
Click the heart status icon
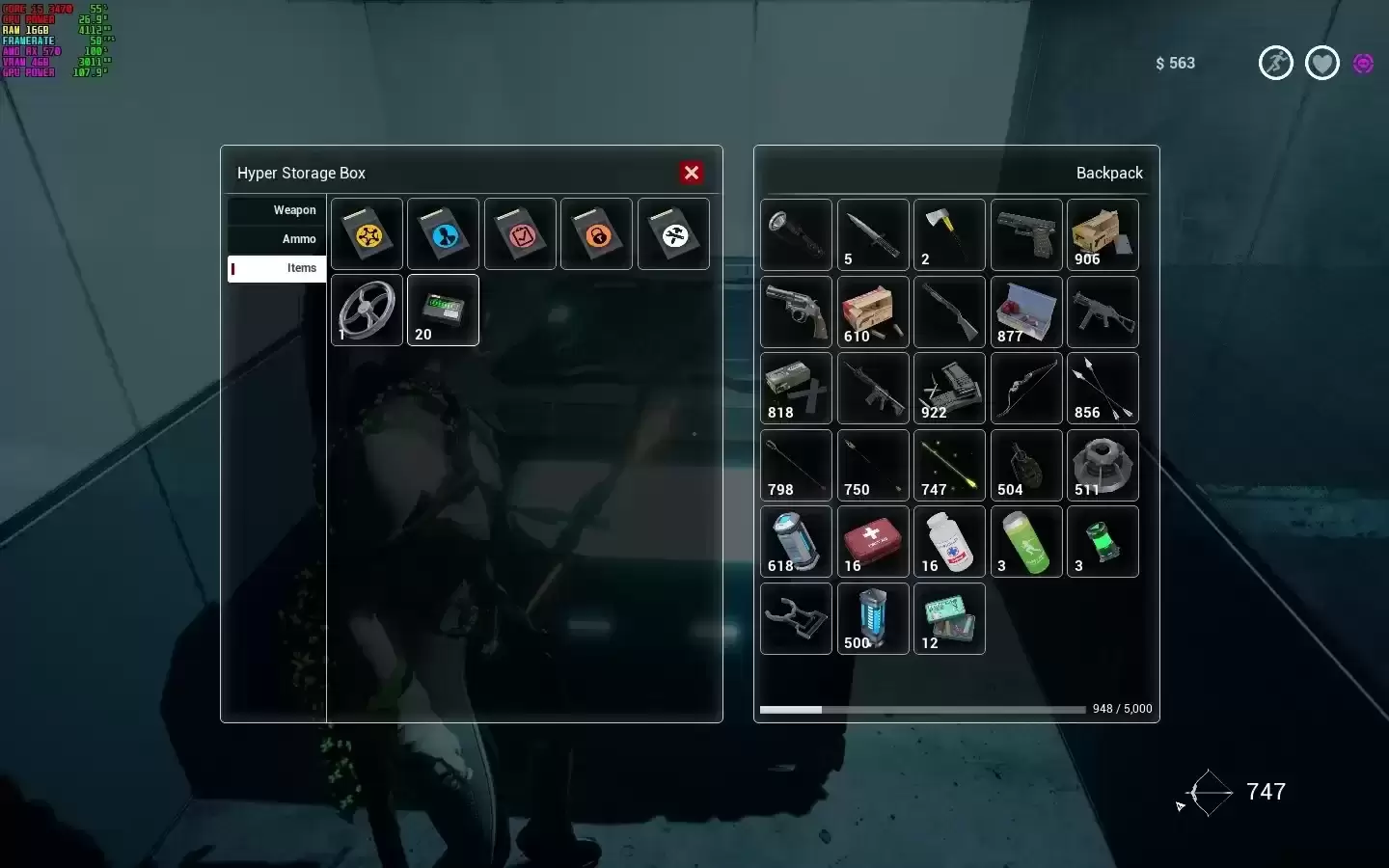pyautogui.click(x=1321, y=64)
